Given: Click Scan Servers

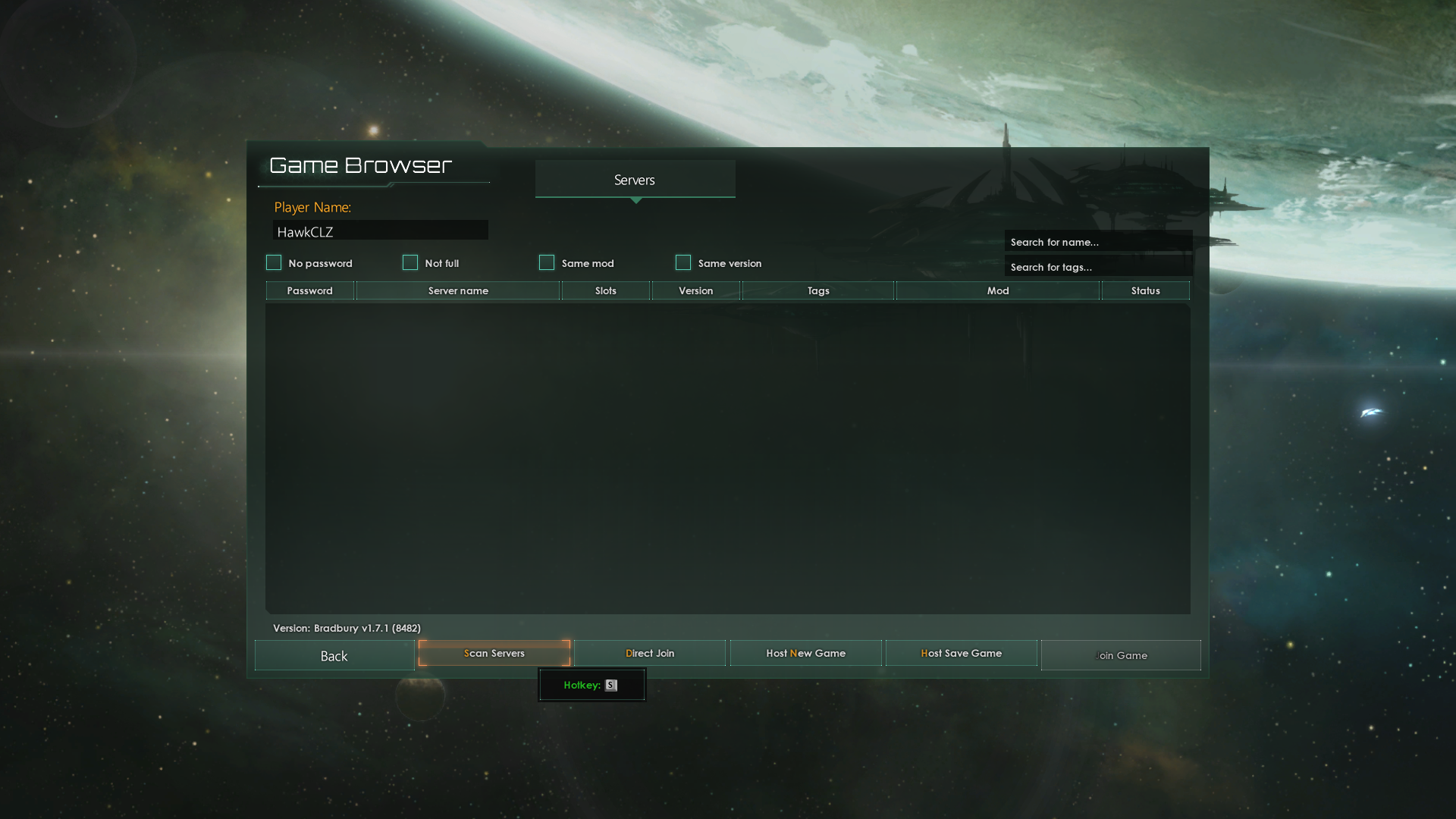Looking at the screenshot, I should point(494,653).
